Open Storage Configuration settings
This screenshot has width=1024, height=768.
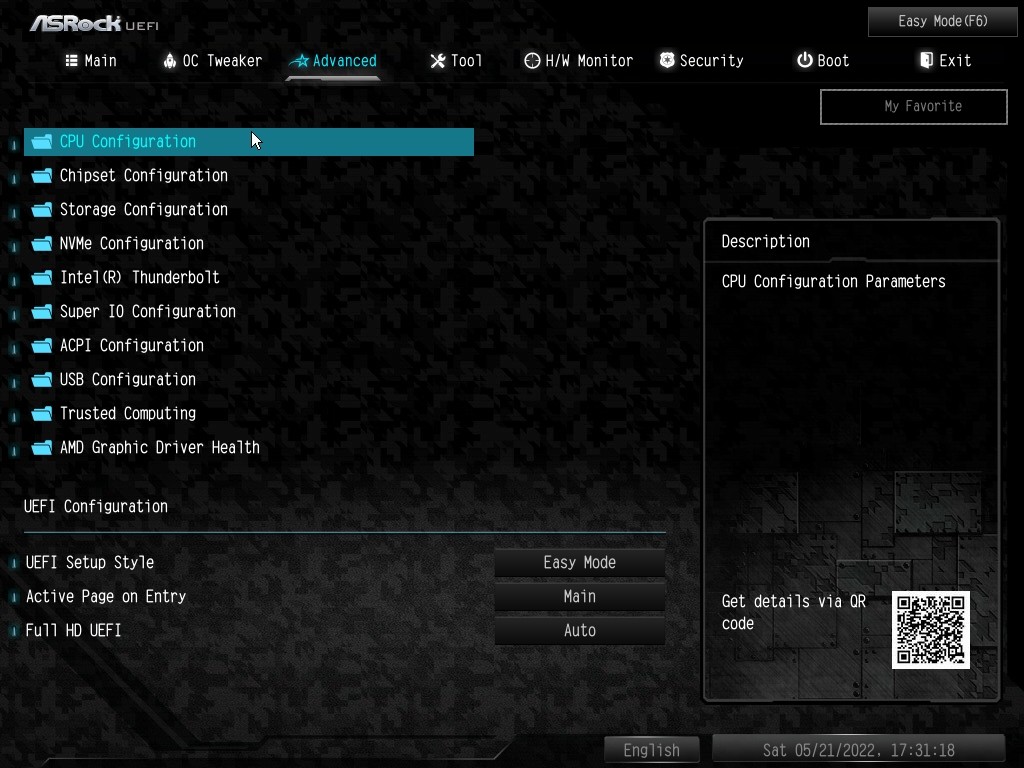[143, 210]
